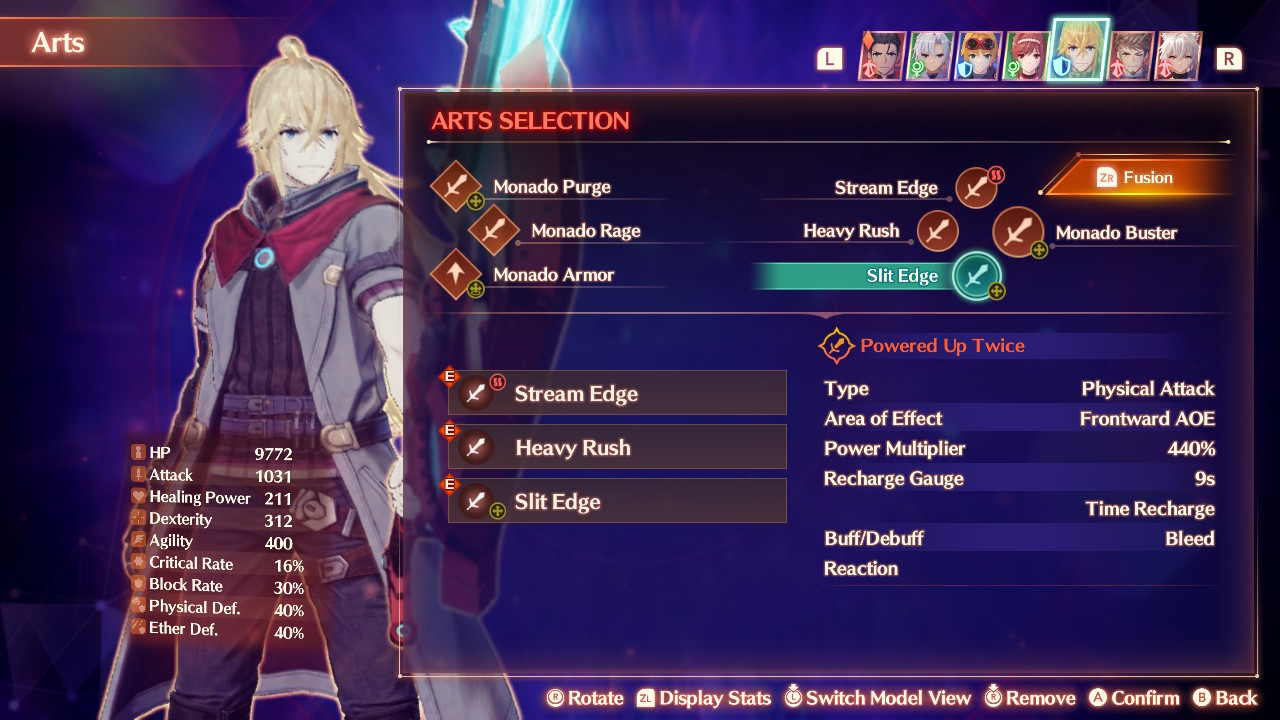1280x720 pixels.
Task: Select the Monado Rage art icon
Action: [490, 230]
